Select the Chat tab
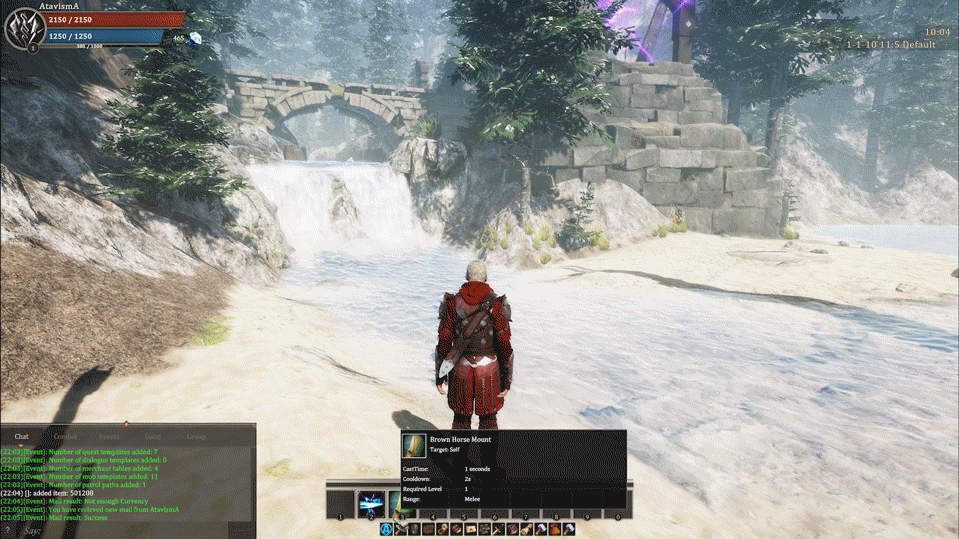The image size is (959, 539). 21,437
